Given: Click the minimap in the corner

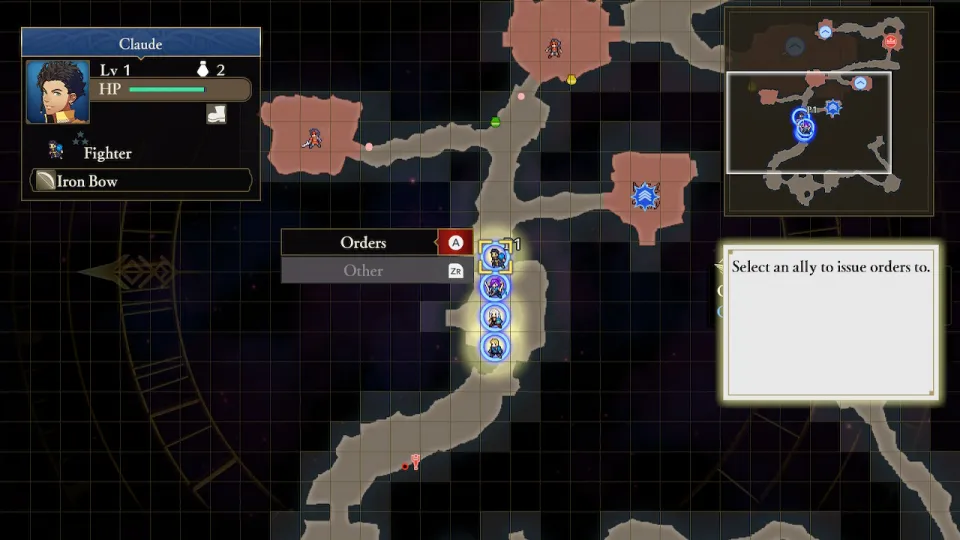Looking at the screenshot, I should pyautogui.click(x=828, y=110).
